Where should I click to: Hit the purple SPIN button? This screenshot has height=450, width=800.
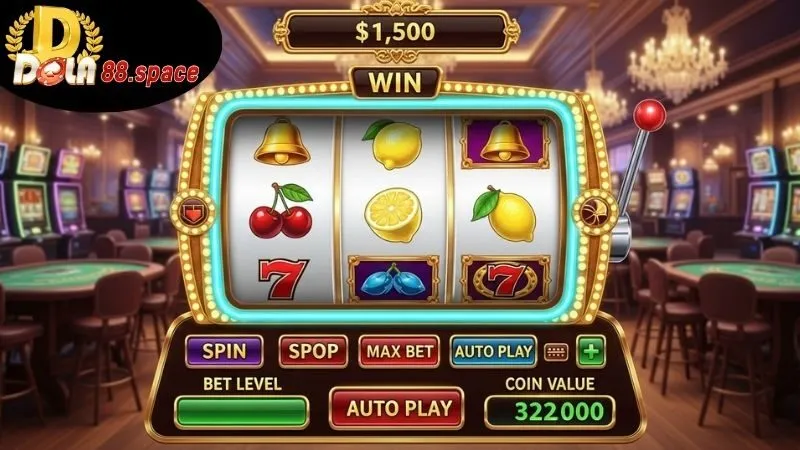[224, 351]
